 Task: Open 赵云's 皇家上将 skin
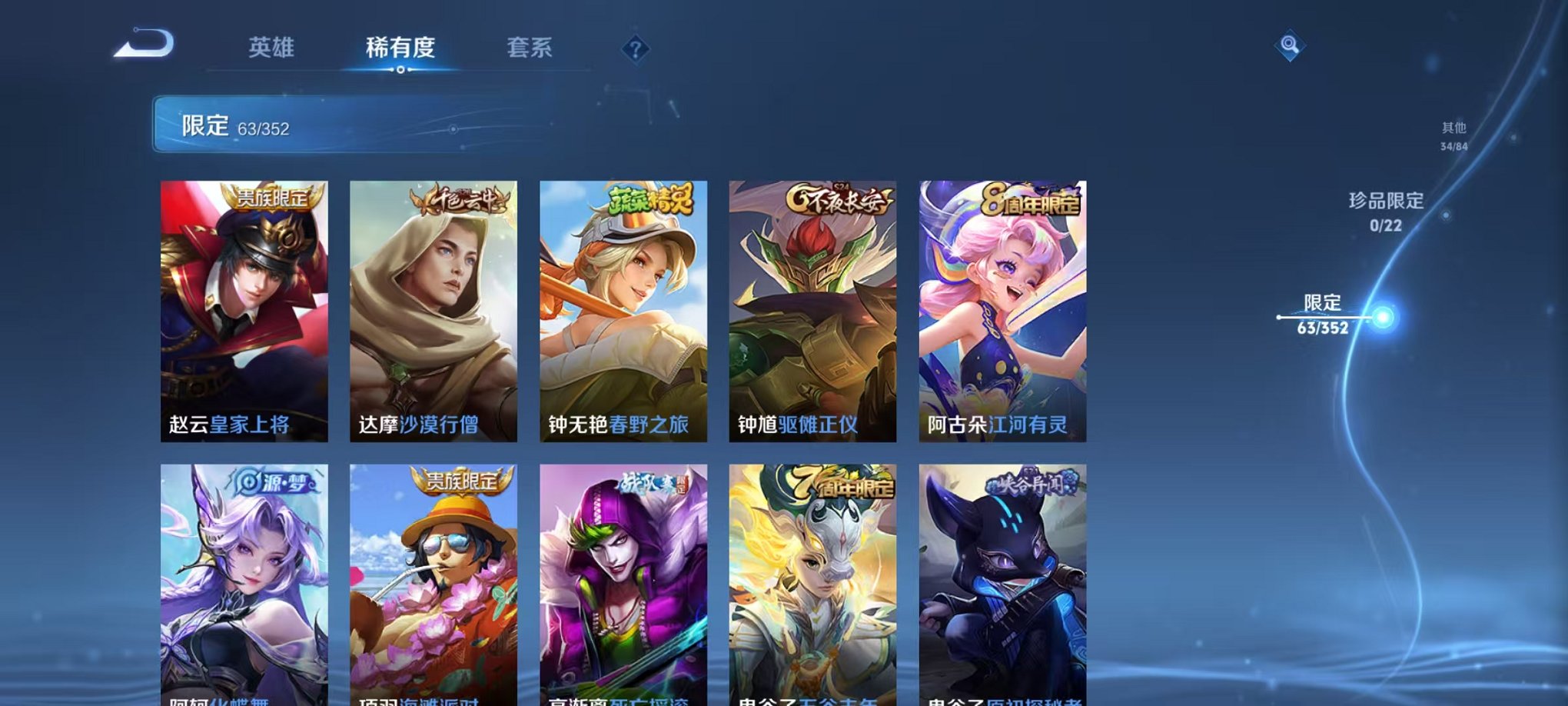coord(246,308)
